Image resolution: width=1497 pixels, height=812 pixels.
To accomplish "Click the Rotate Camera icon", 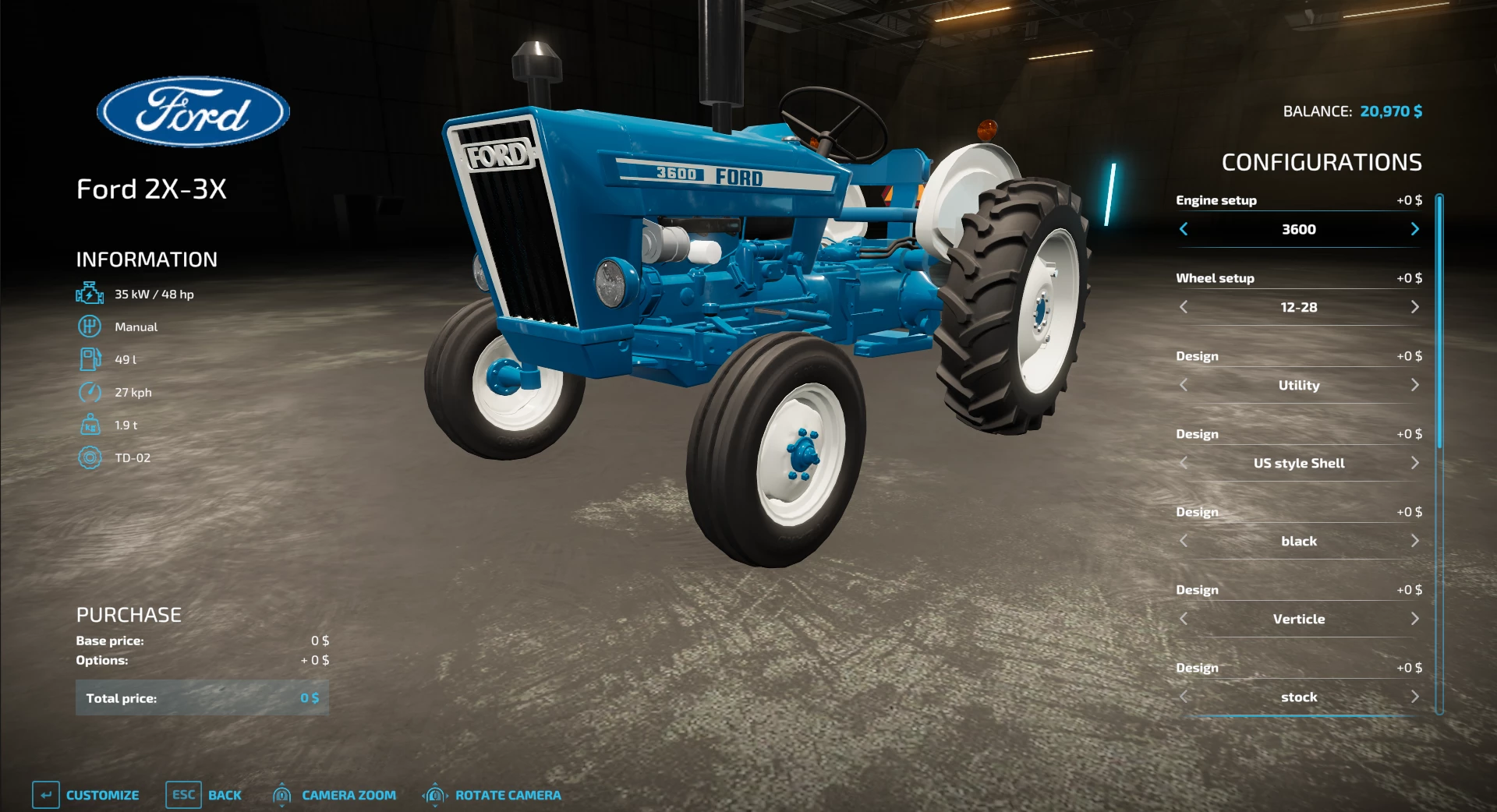I will pyautogui.click(x=434, y=795).
